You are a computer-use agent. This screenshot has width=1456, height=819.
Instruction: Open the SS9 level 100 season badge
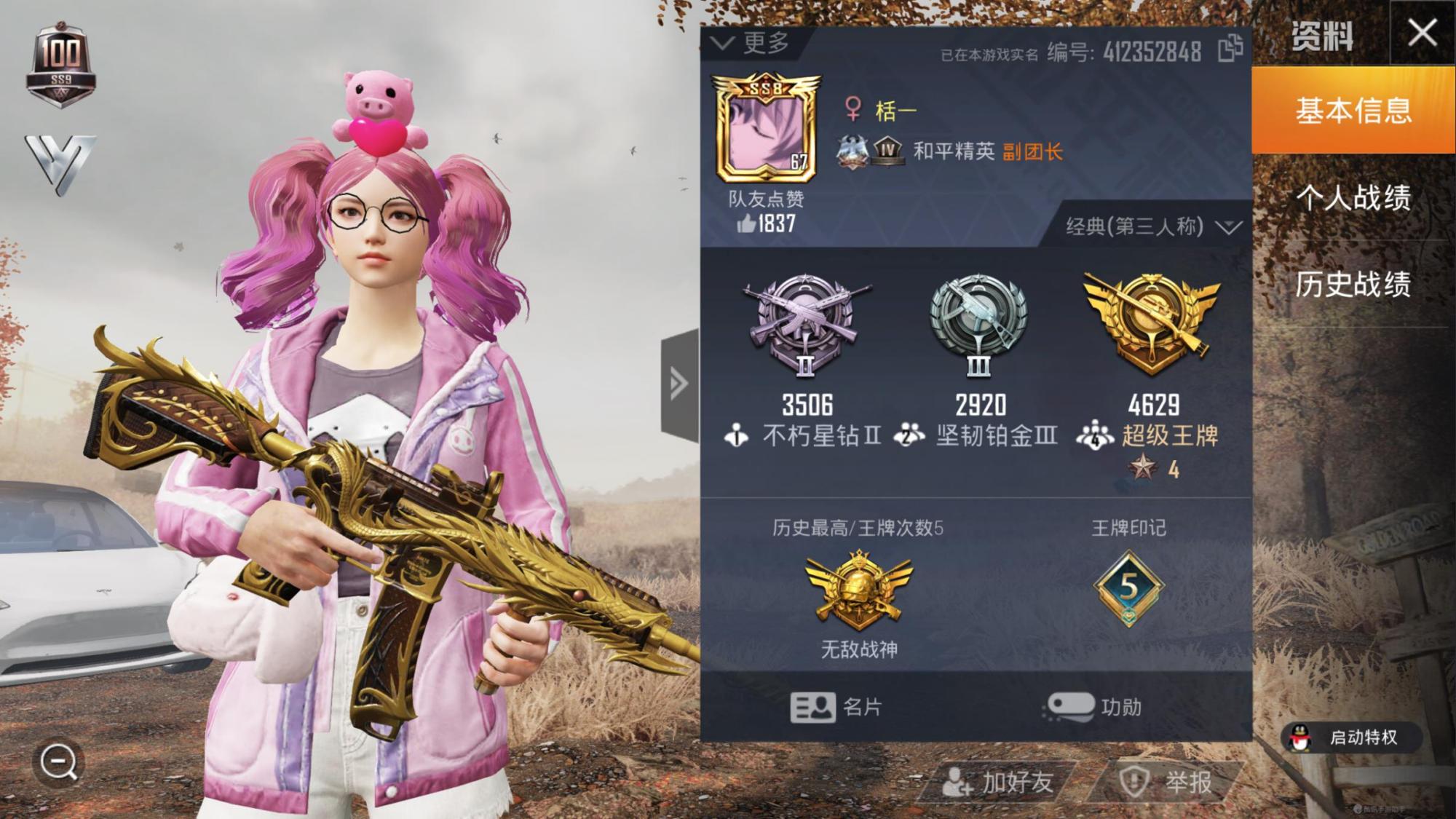61,66
